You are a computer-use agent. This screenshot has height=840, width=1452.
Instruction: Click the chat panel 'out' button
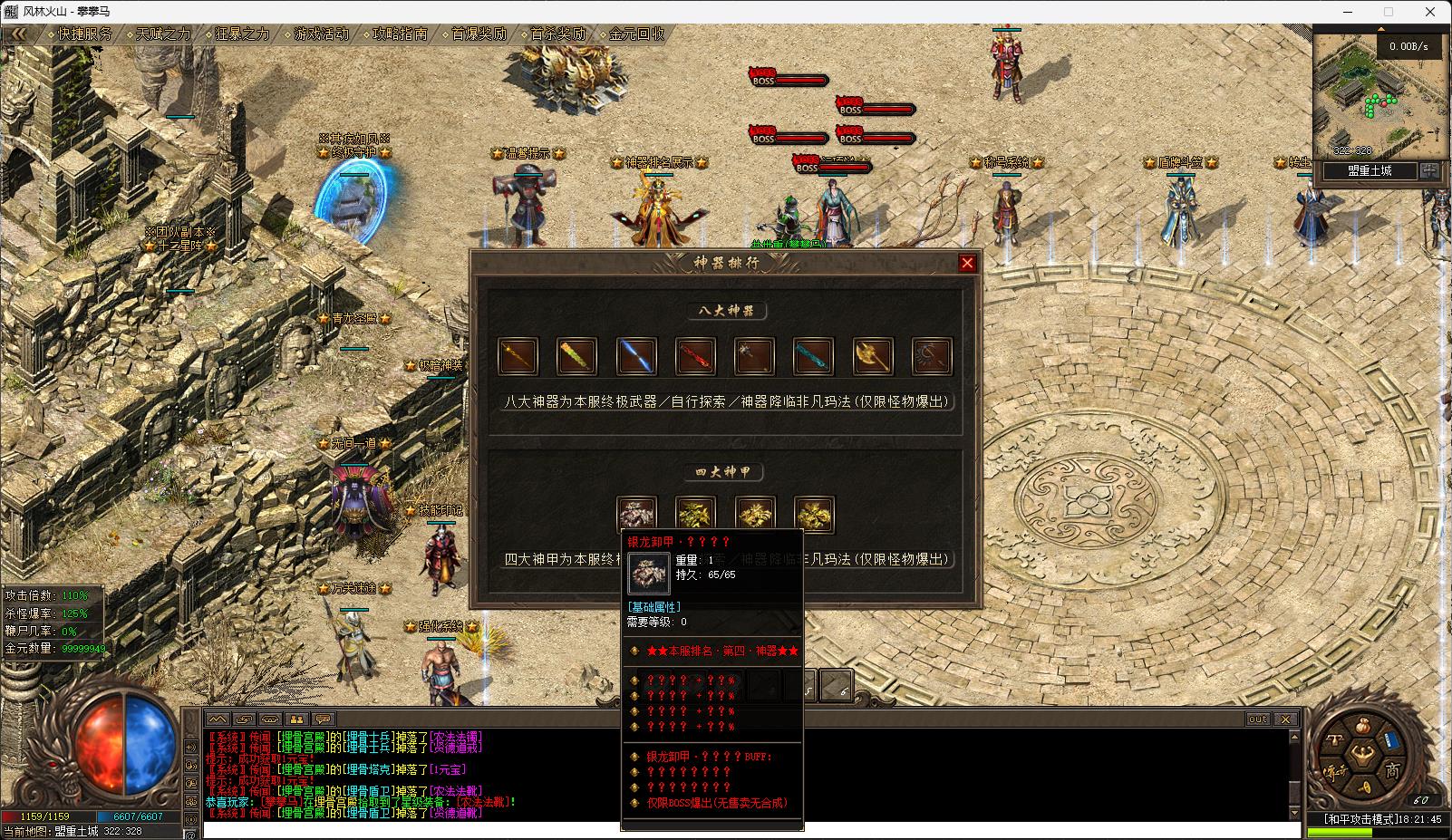tap(1257, 719)
